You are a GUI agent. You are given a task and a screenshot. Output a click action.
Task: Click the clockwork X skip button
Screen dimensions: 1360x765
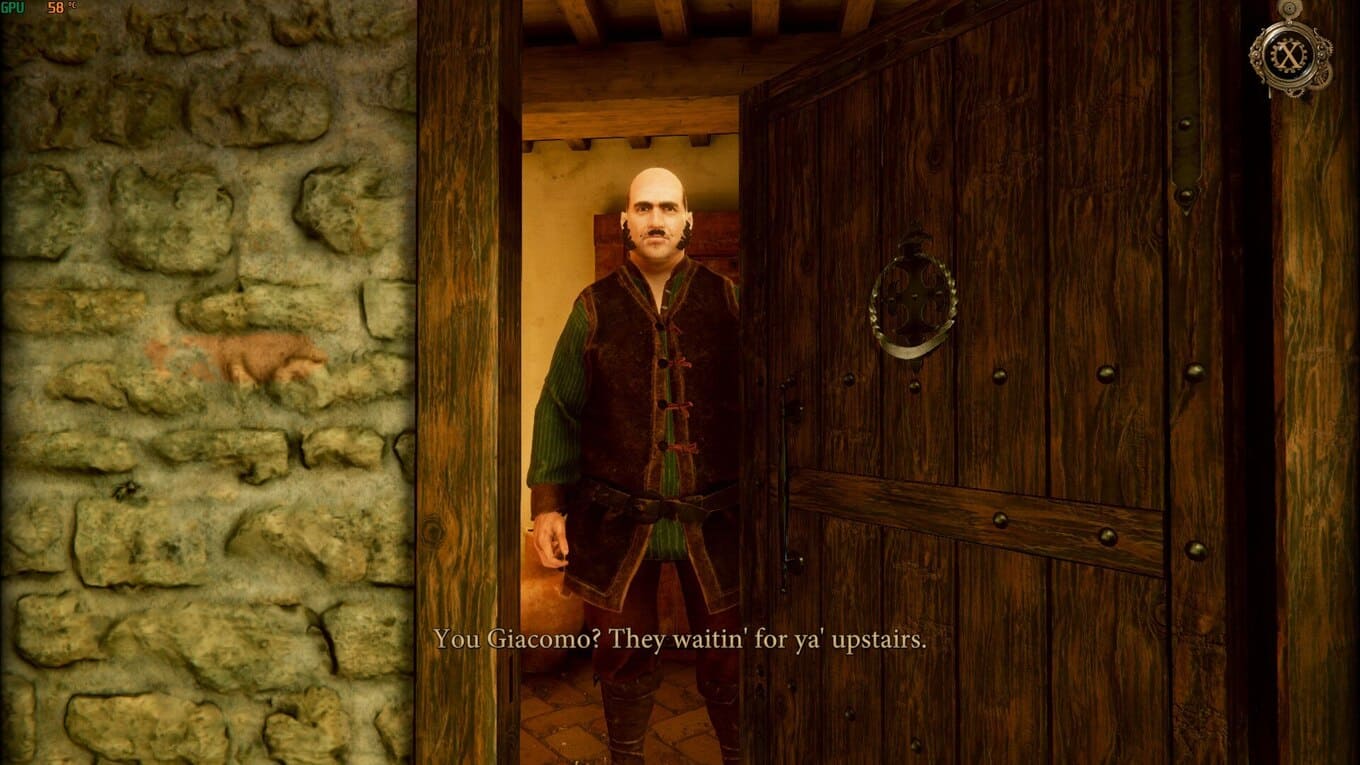[1289, 53]
